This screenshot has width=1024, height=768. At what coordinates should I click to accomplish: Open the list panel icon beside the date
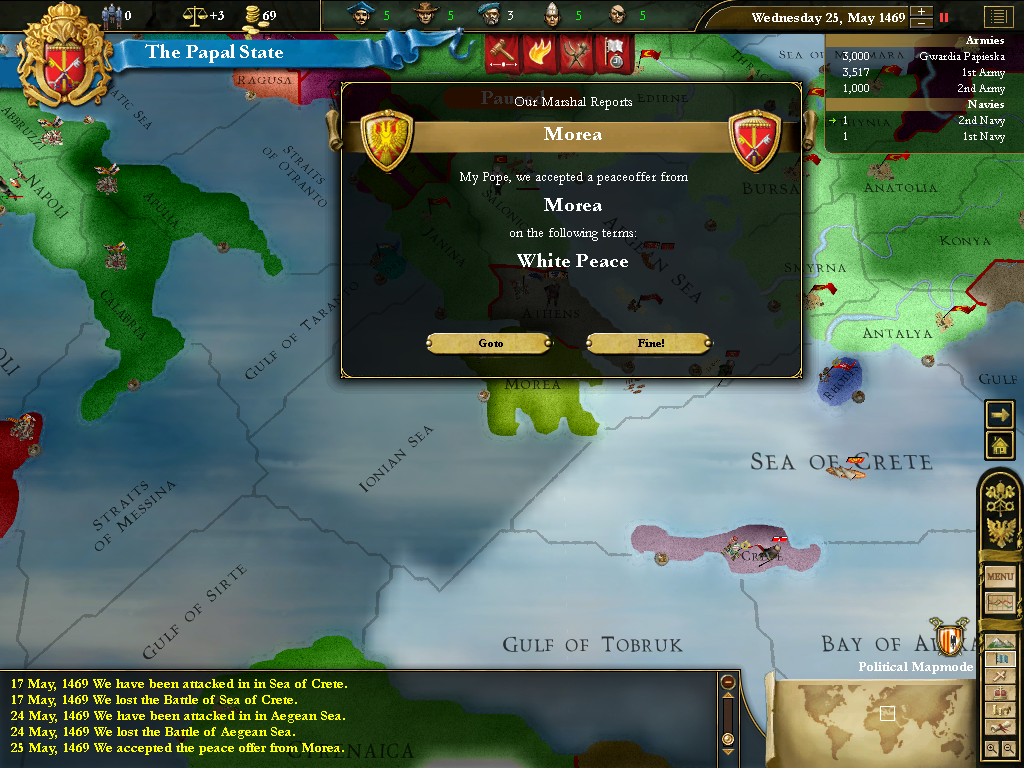point(997,17)
